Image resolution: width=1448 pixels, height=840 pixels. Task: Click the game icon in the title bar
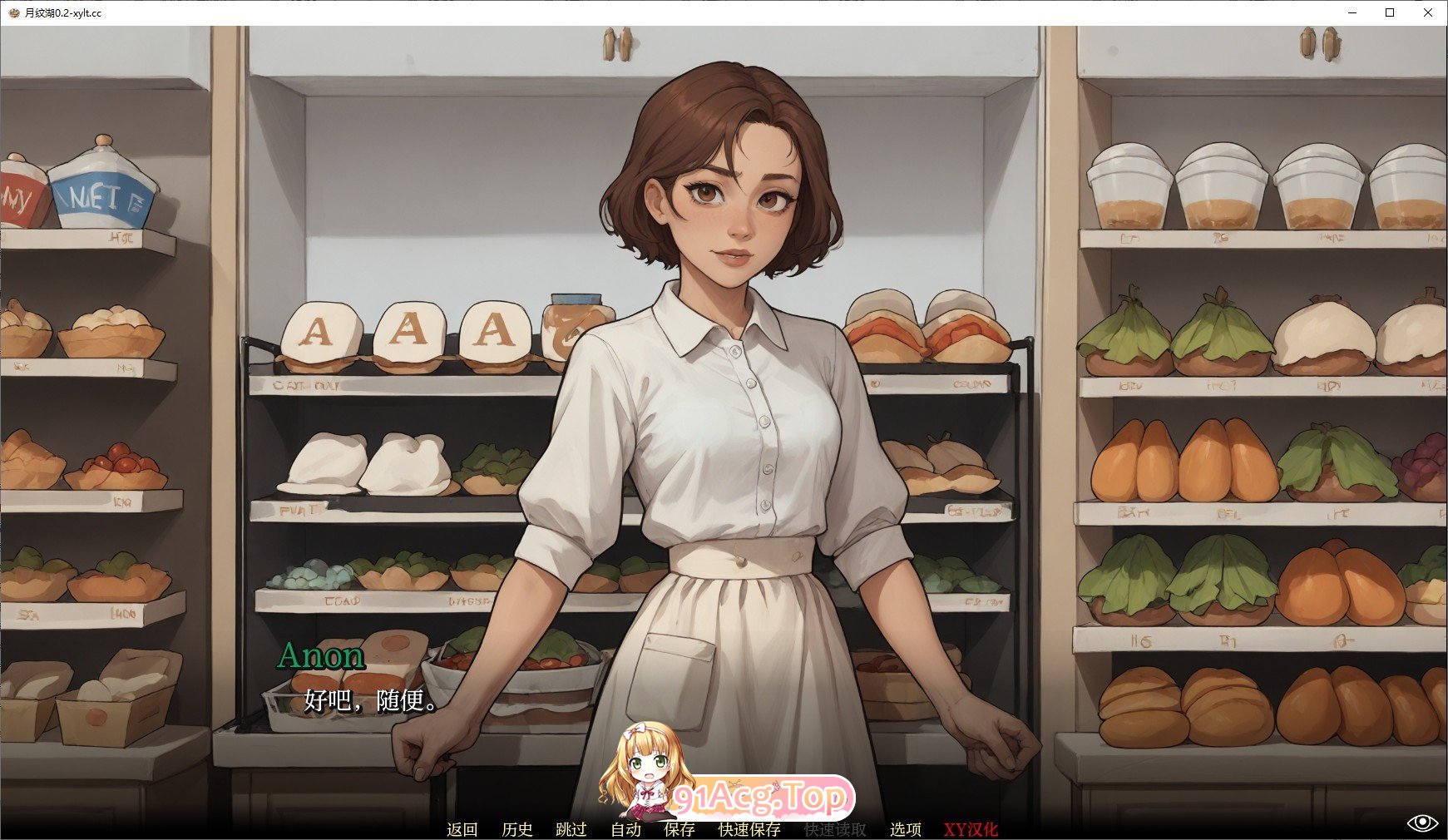(15, 12)
